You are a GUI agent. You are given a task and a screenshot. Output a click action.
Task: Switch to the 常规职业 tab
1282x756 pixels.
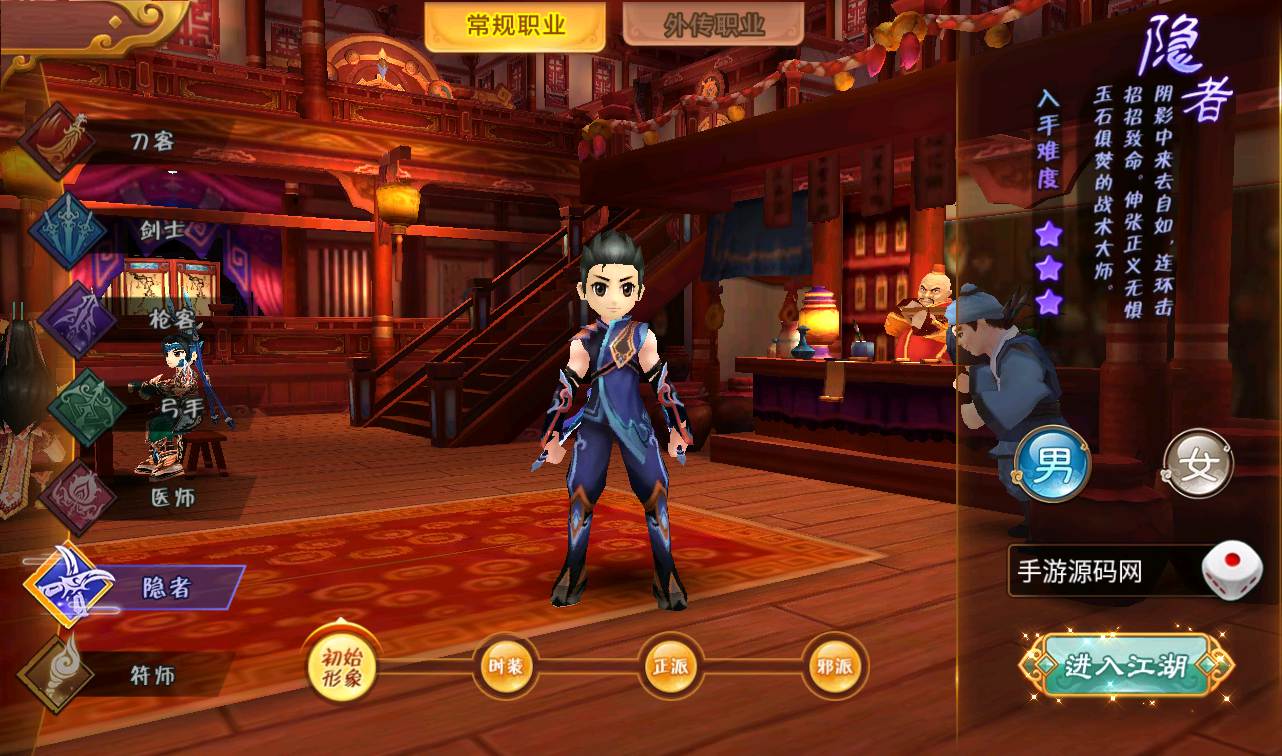(515, 27)
